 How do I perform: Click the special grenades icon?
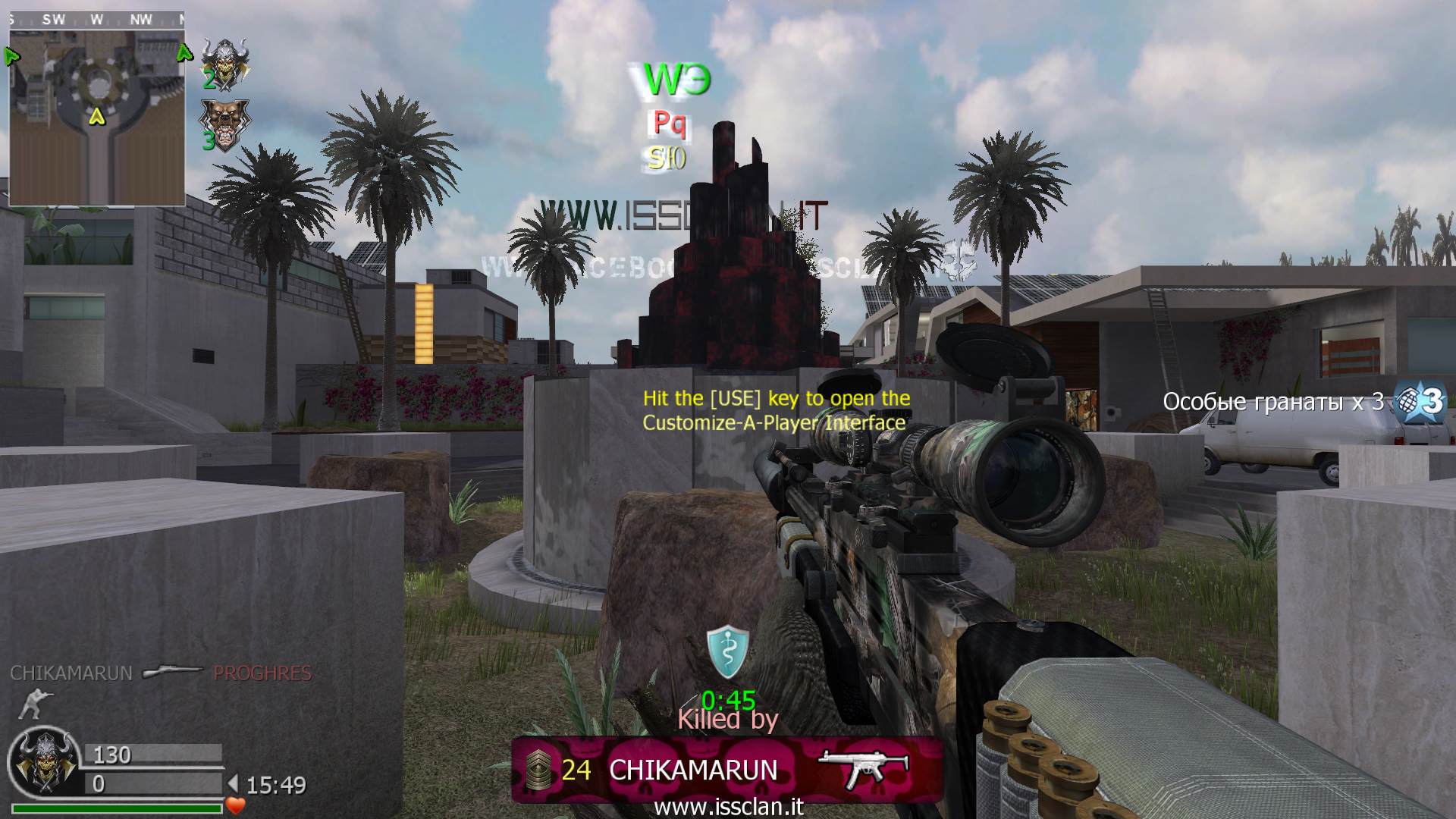(x=1419, y=402)
